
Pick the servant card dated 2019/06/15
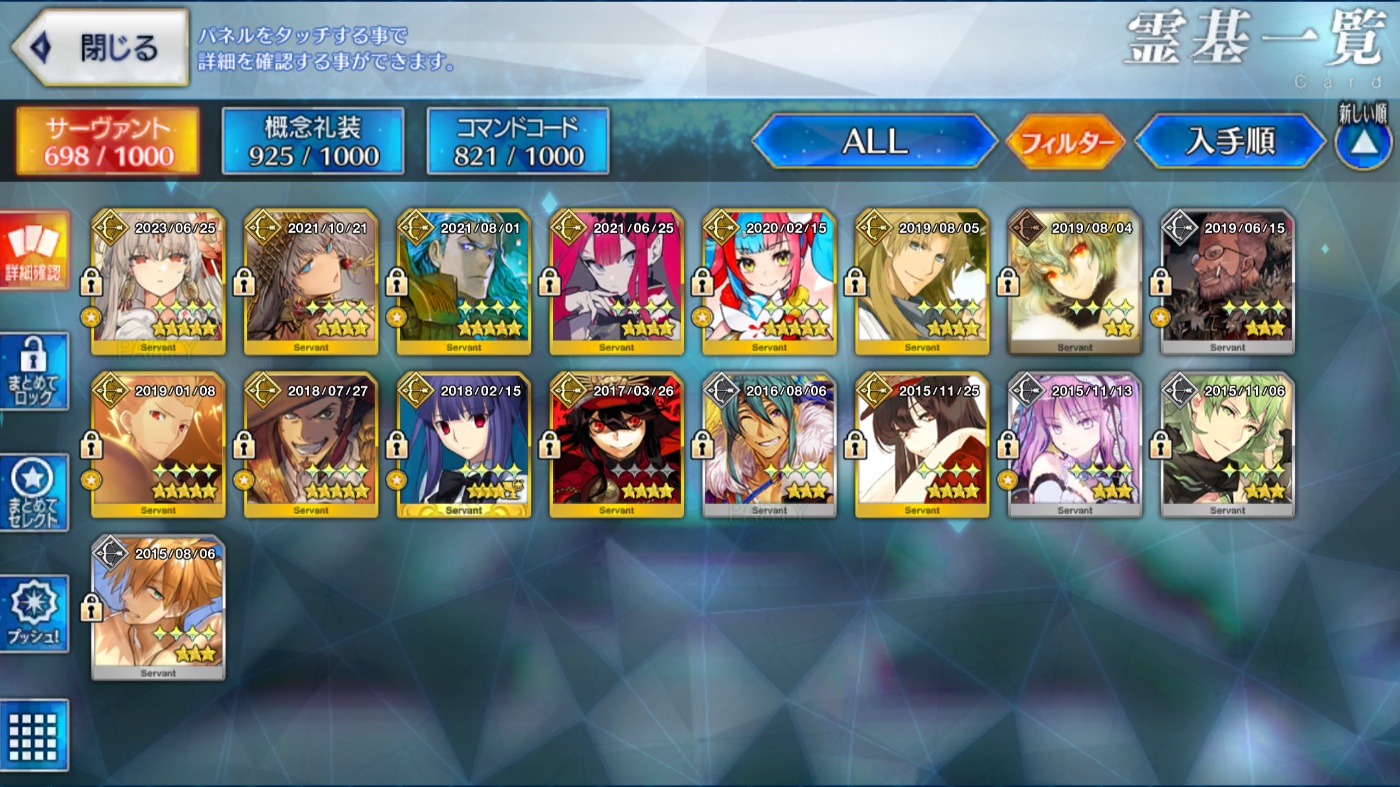[1227, 282]
